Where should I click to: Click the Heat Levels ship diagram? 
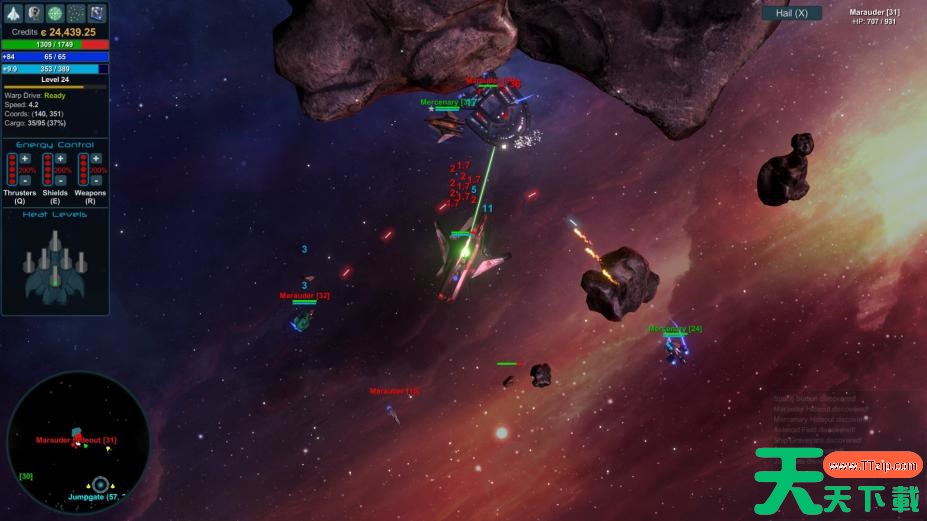(55, 265)
